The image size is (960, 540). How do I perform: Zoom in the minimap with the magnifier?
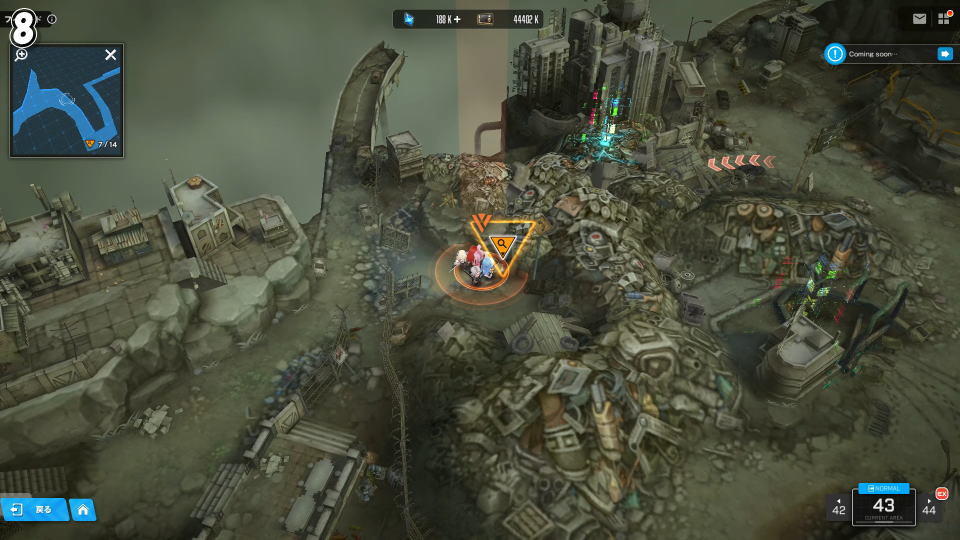pyautogui.click(x=21, y=54)
